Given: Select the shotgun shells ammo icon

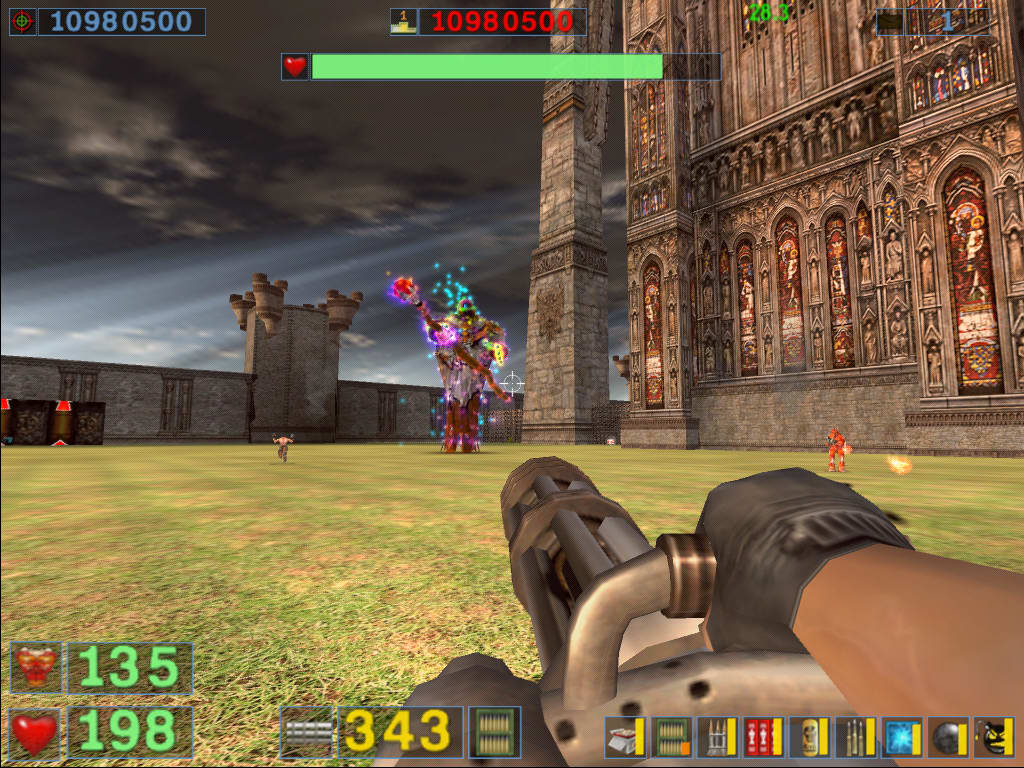Looking at the screenshot, I should (621, 737).
